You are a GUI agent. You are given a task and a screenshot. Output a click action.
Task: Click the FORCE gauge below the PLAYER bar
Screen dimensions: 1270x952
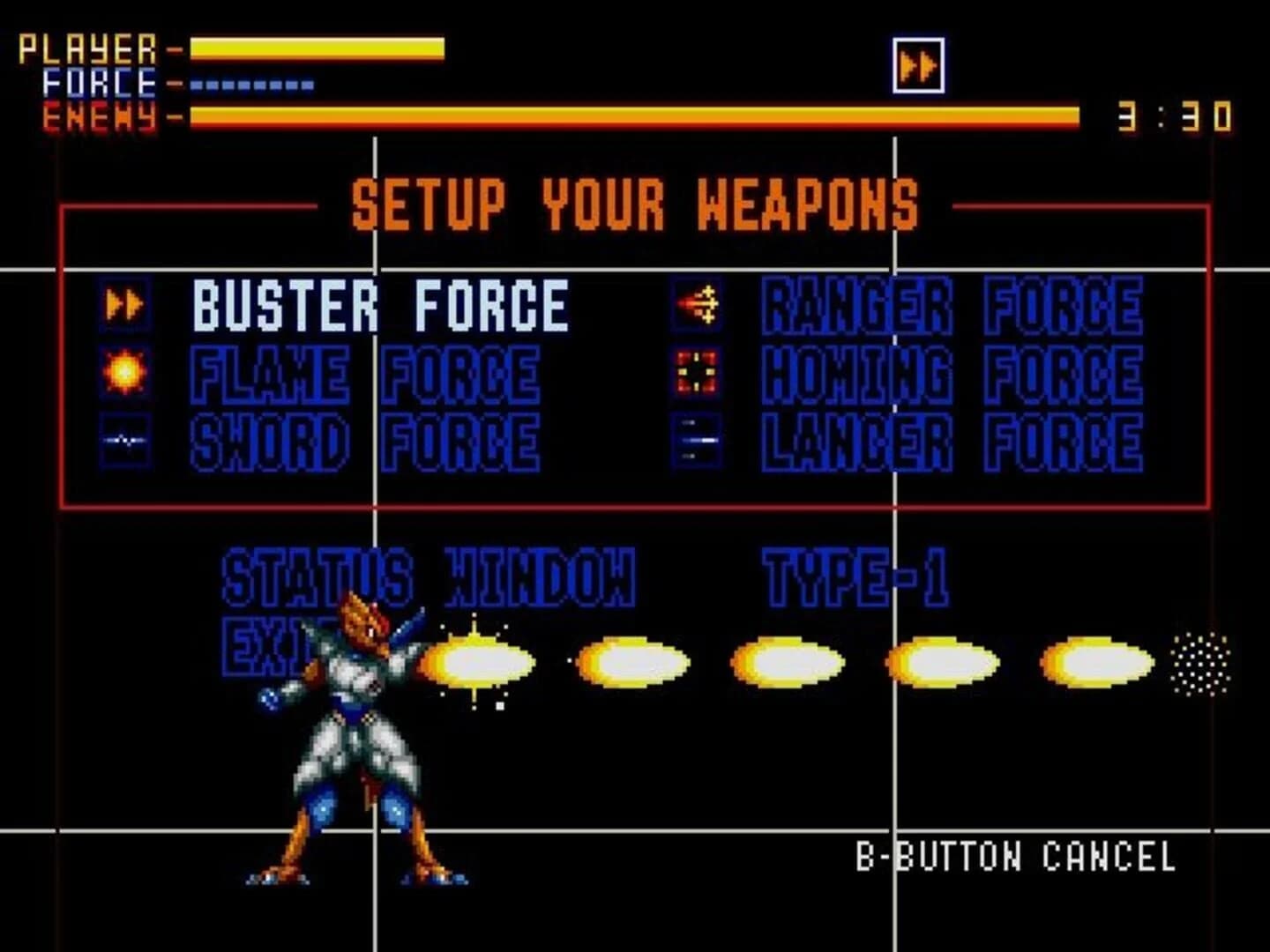click(x=250, y=86)
